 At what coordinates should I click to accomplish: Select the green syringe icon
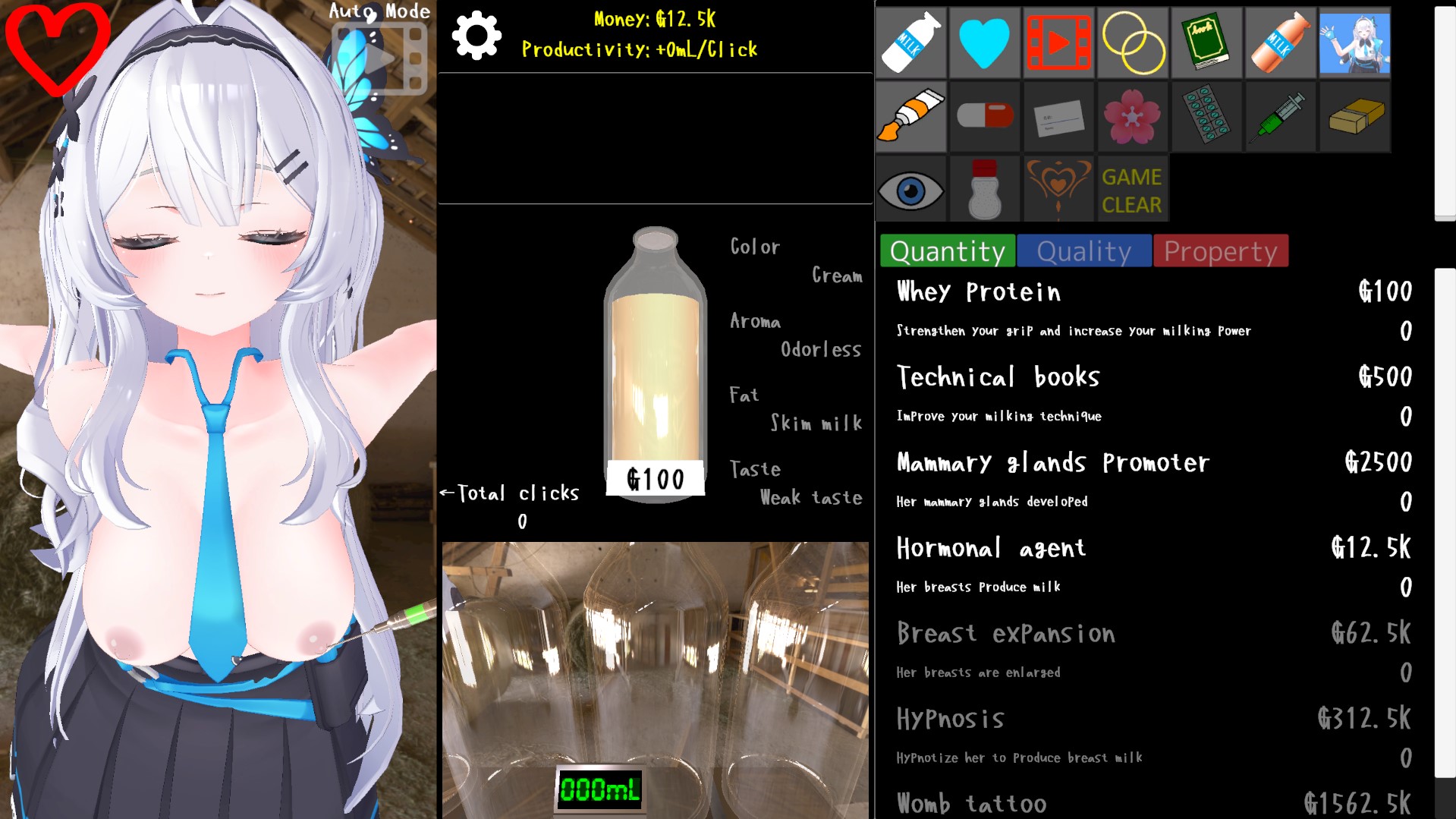point(1280,116)
